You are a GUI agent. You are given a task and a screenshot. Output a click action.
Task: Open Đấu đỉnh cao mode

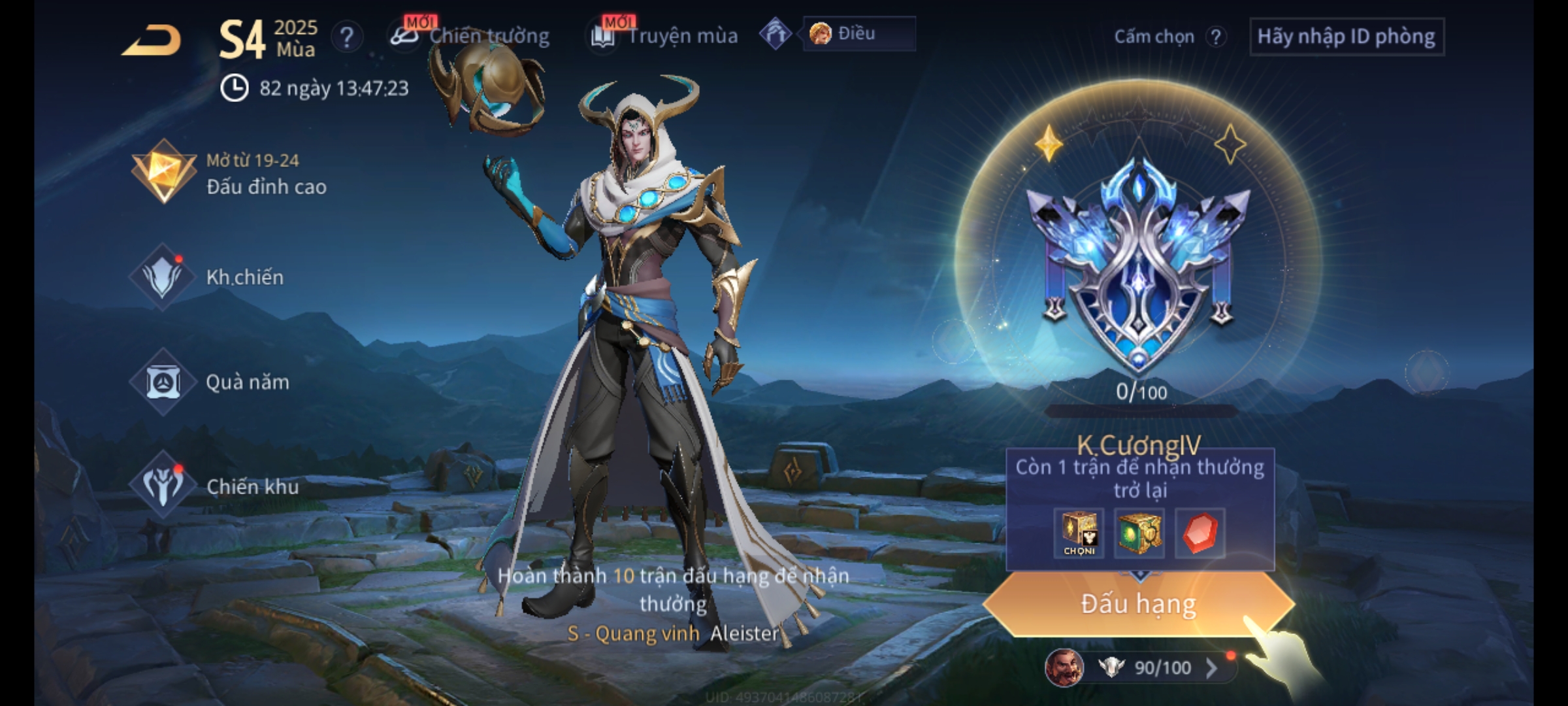coord(229,173)
